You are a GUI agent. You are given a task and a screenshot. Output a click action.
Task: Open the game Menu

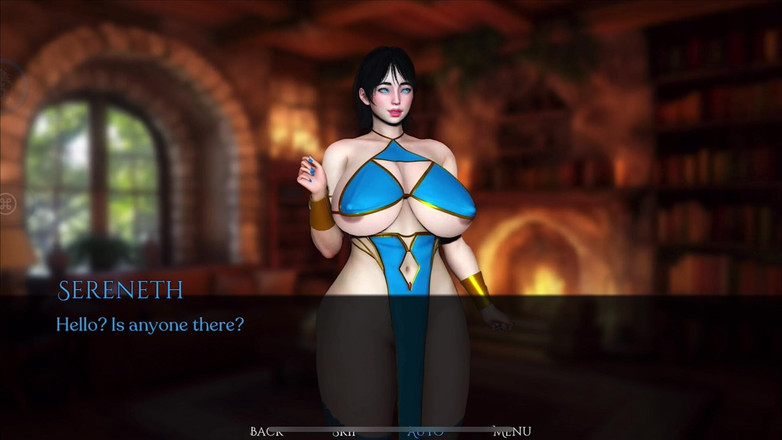(x=511, y=431)
